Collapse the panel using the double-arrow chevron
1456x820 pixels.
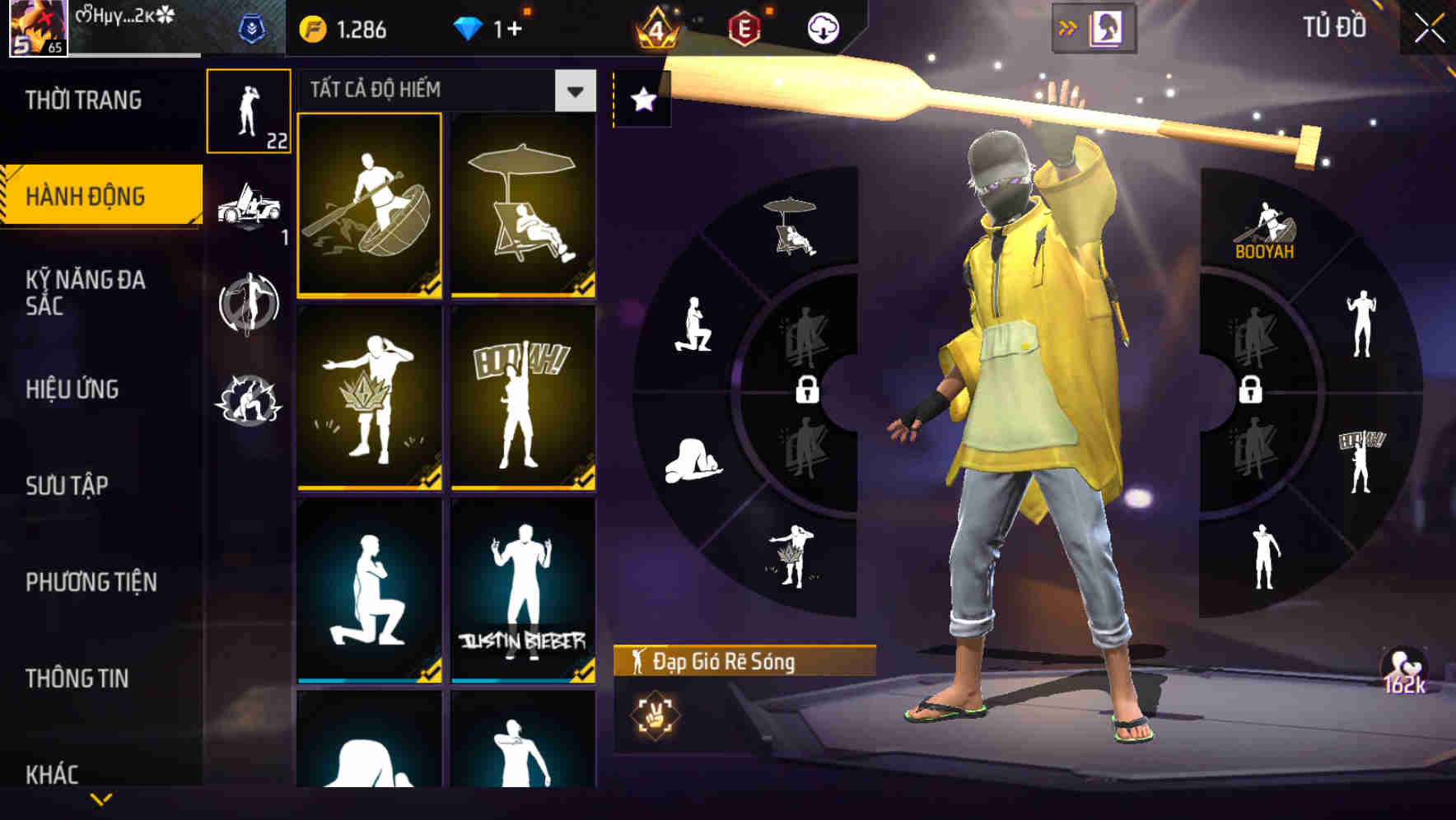(1067, 26)
